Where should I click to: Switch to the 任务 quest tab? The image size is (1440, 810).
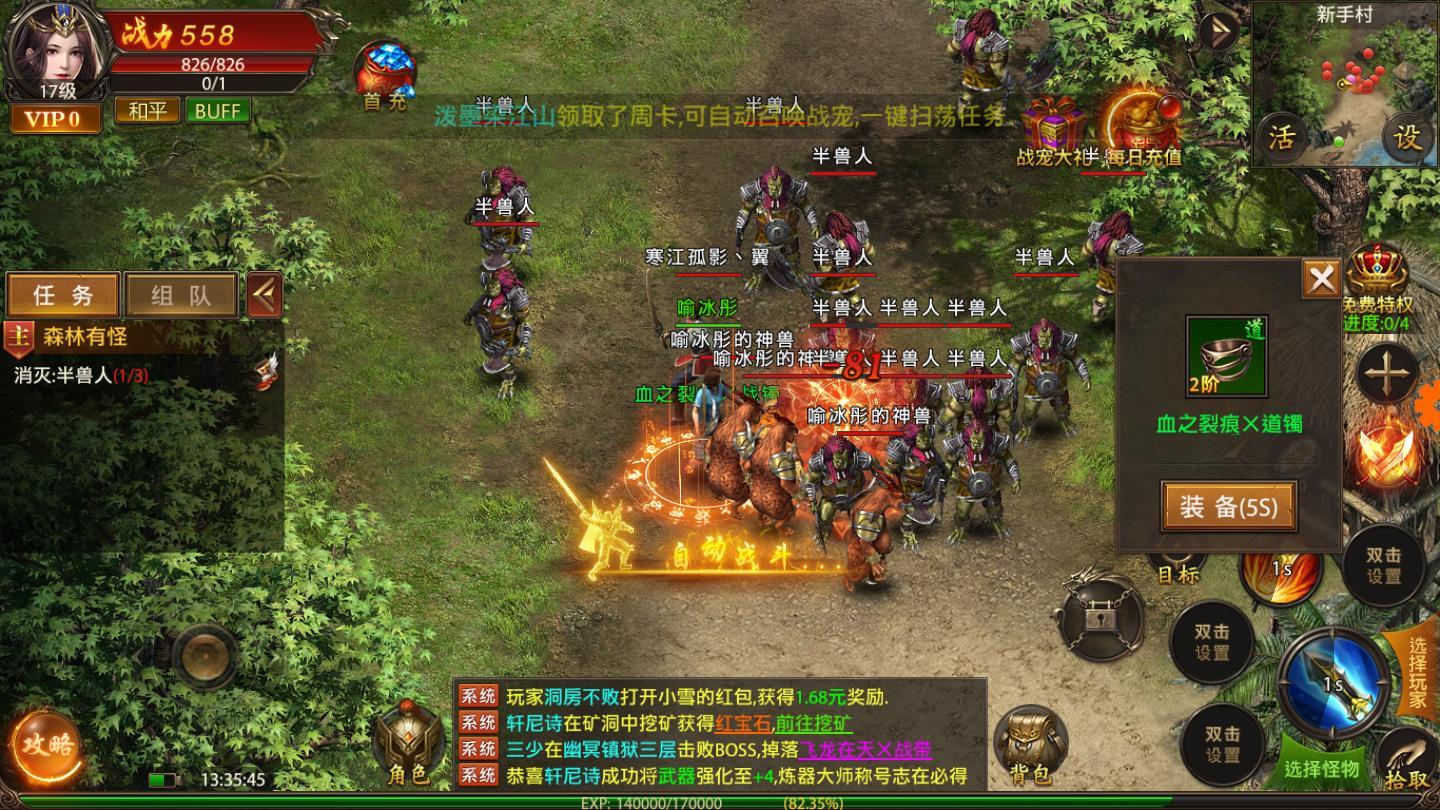pos(63,295)
